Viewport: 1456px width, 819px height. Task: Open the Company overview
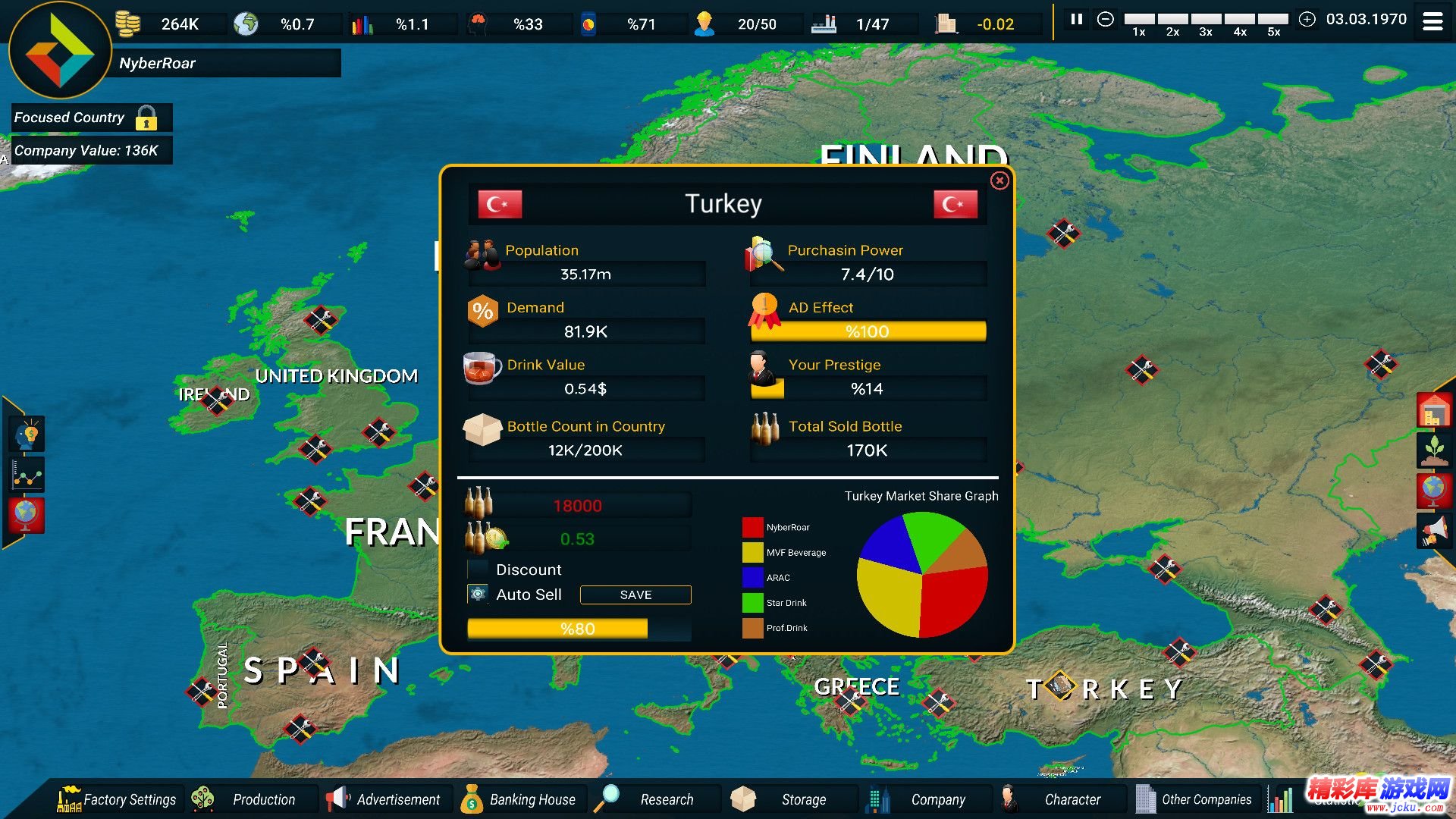click(x=924, y=799)
